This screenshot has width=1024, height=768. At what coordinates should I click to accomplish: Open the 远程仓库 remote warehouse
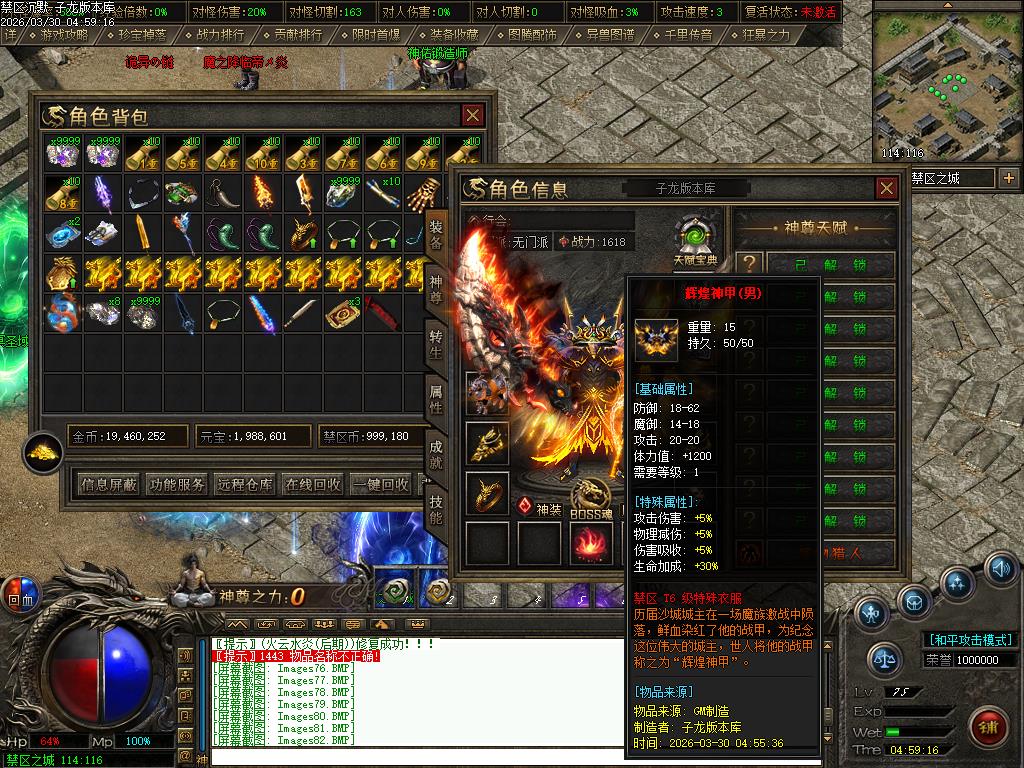(x=245, y=484)
